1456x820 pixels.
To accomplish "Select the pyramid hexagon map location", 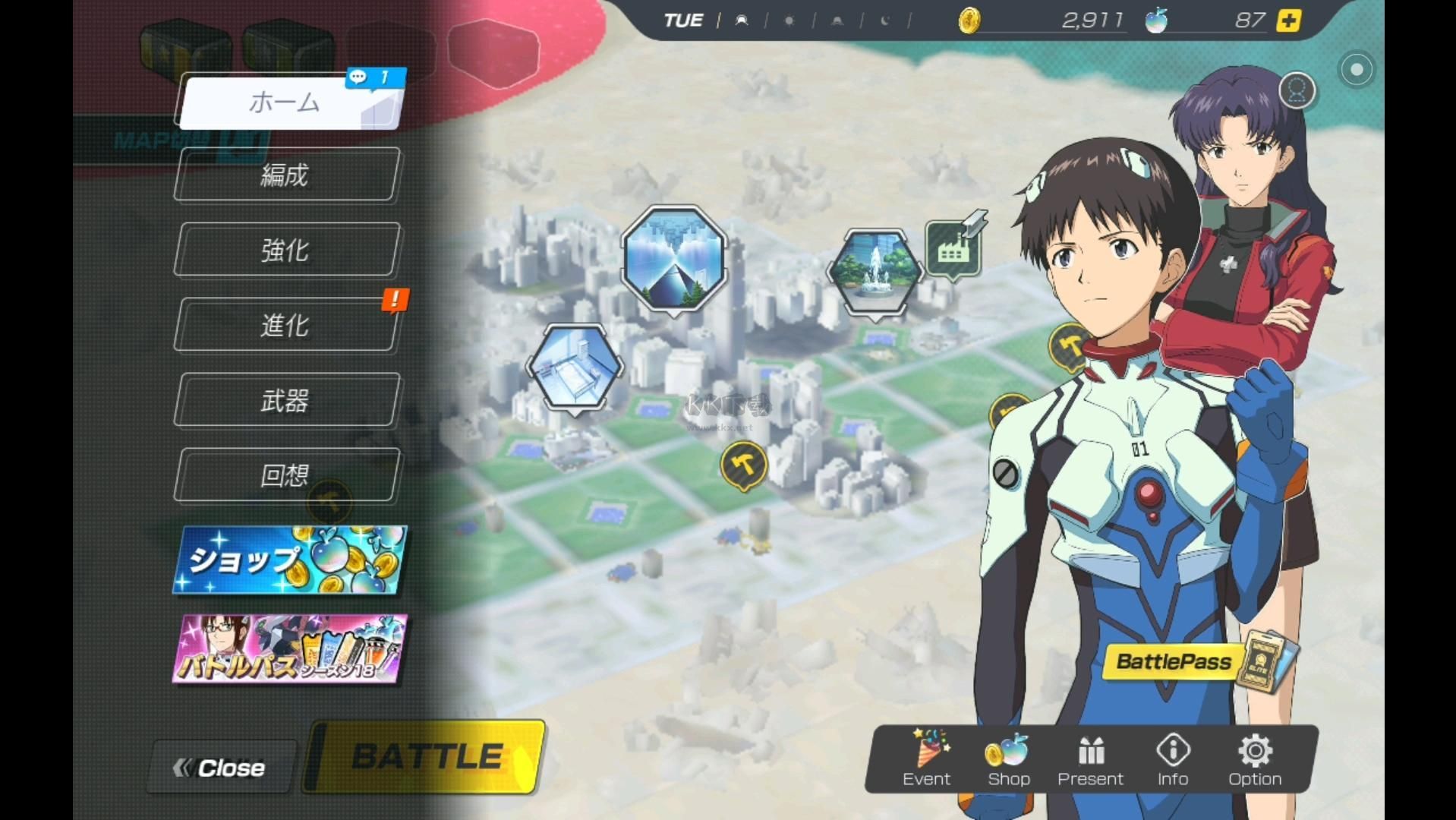I will tap(673, 258).
